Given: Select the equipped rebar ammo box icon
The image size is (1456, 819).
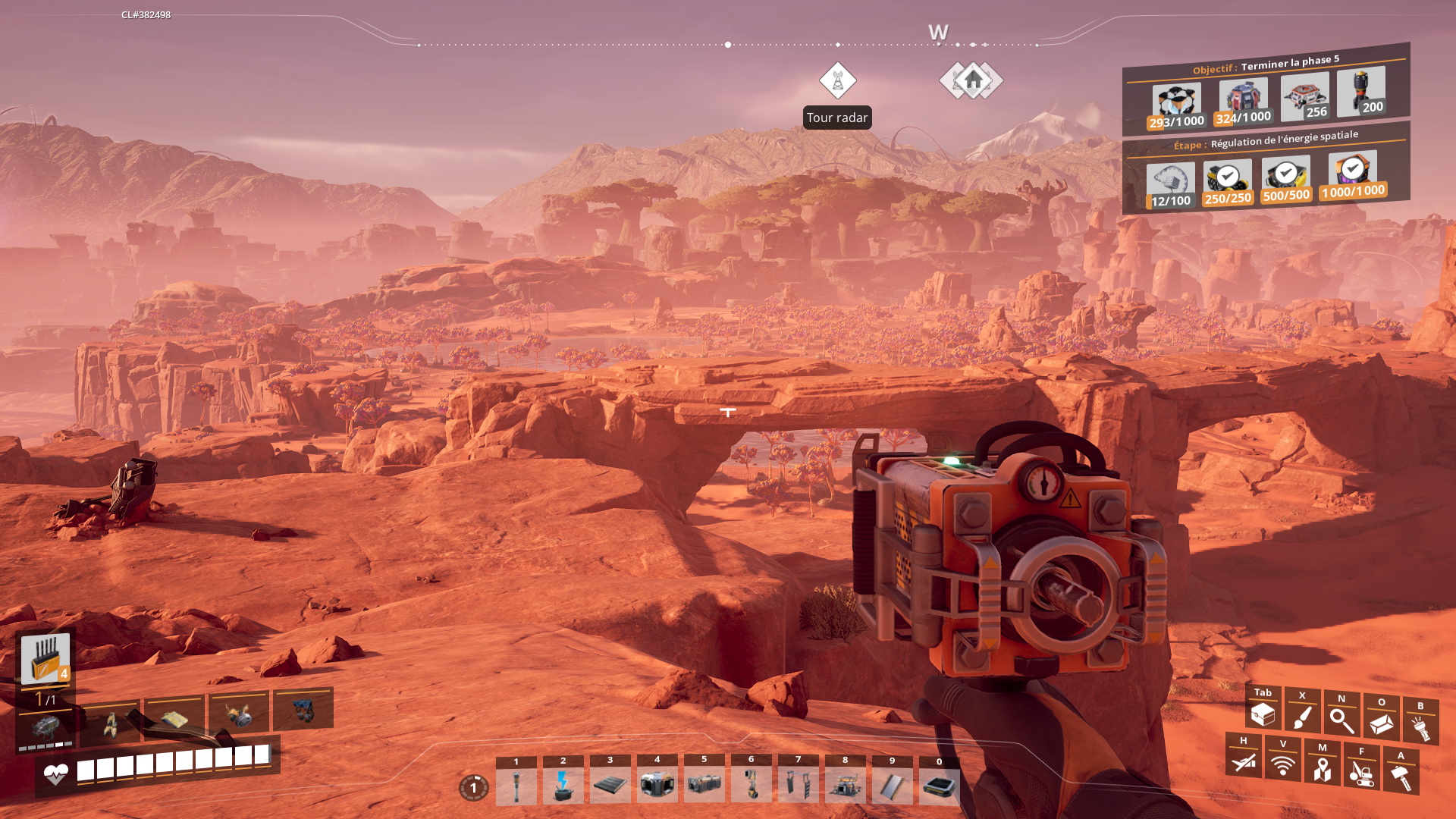Looking at the screenshot, I should tap(45, 658).
